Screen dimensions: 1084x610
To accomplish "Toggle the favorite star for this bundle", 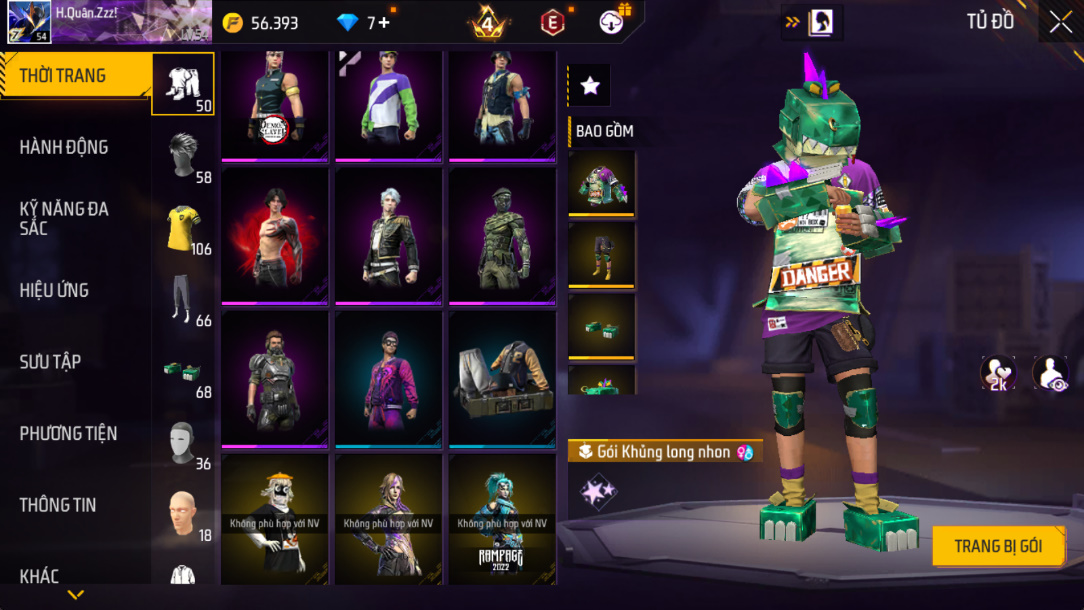I will (x=590, y=86).
